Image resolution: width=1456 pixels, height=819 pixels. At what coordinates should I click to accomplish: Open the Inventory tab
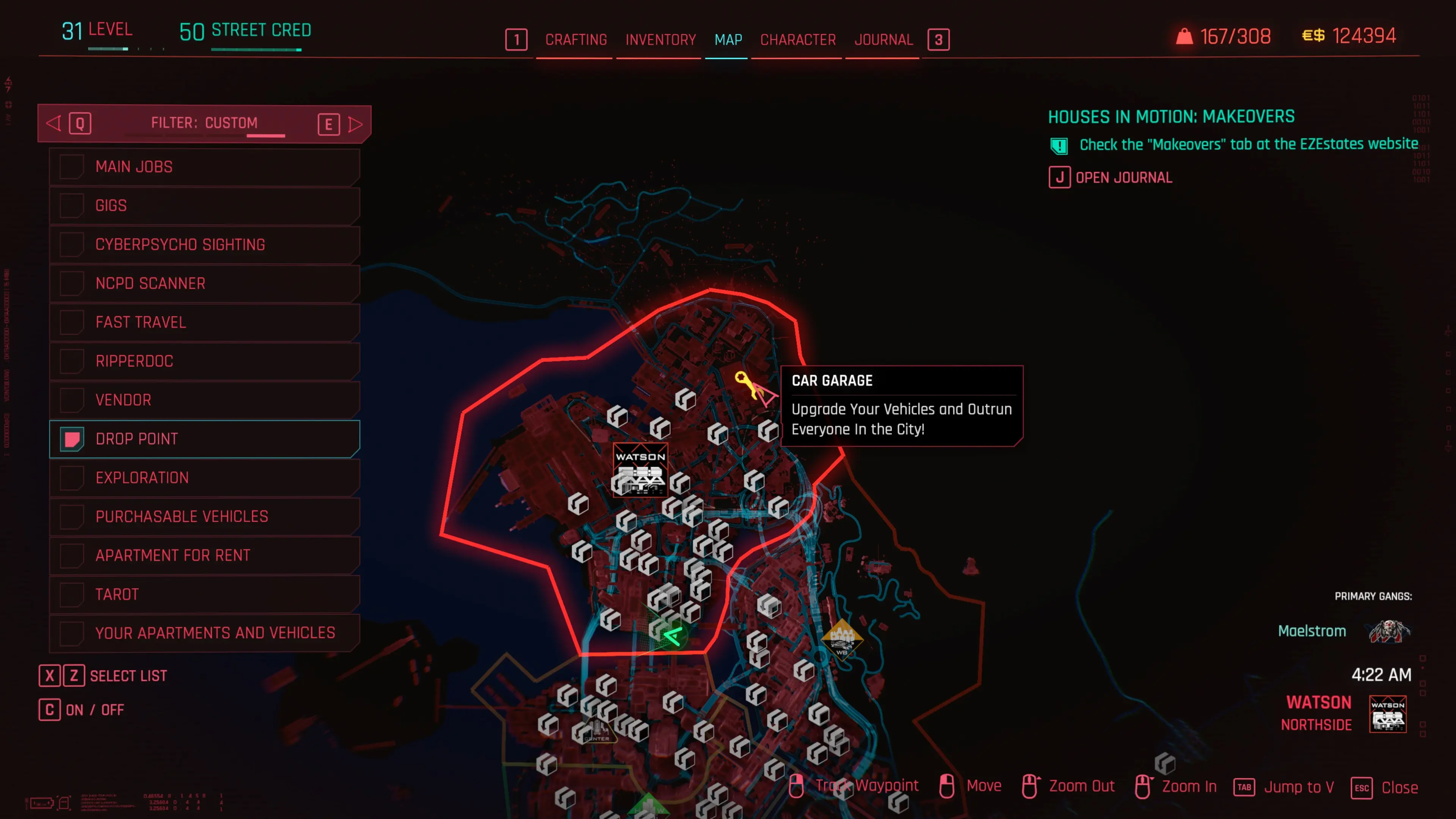660,40
